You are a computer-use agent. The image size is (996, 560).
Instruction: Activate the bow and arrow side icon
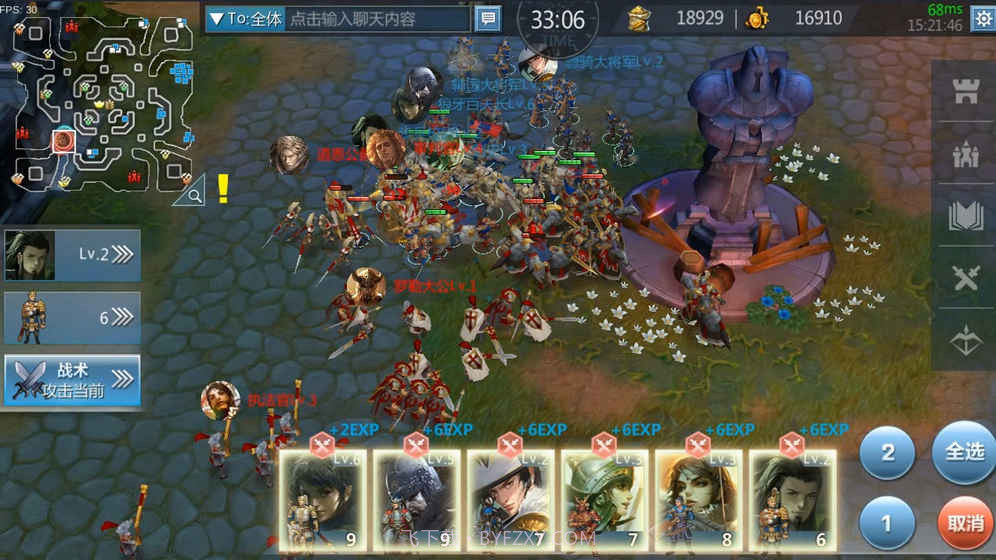pos(965,341)
